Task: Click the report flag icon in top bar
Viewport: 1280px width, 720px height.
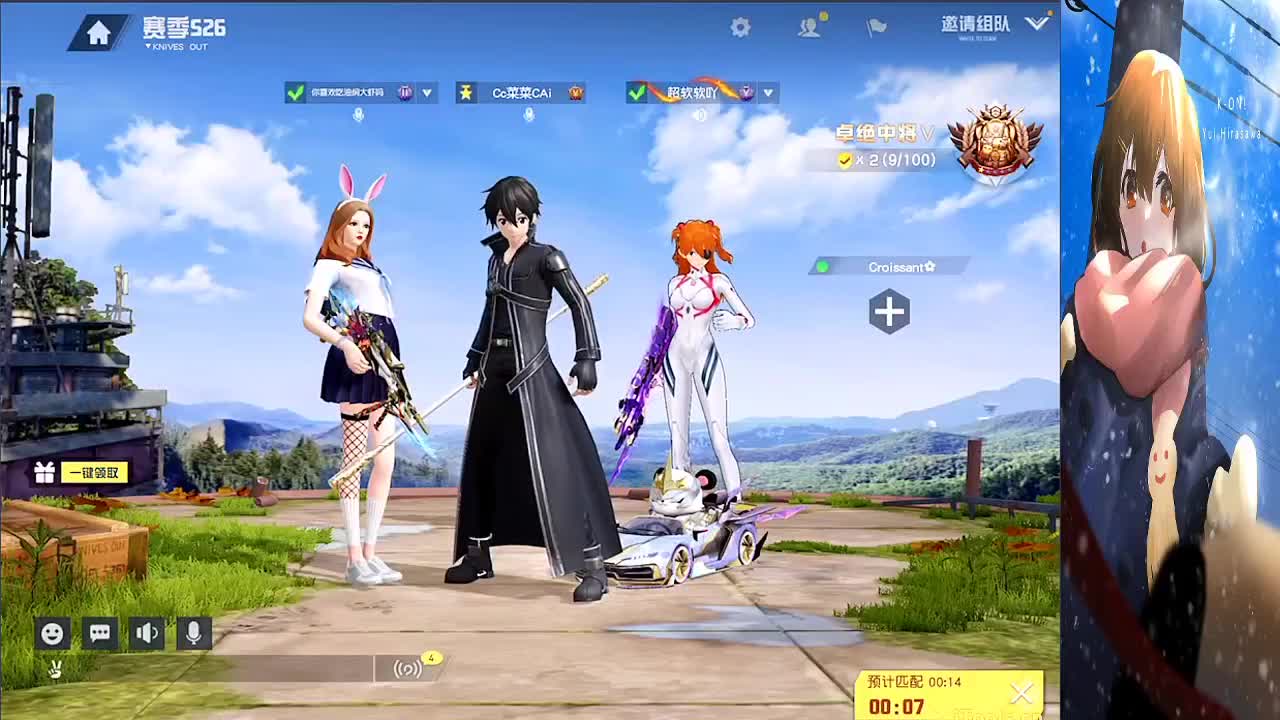Action: click(x=876, y=28)
